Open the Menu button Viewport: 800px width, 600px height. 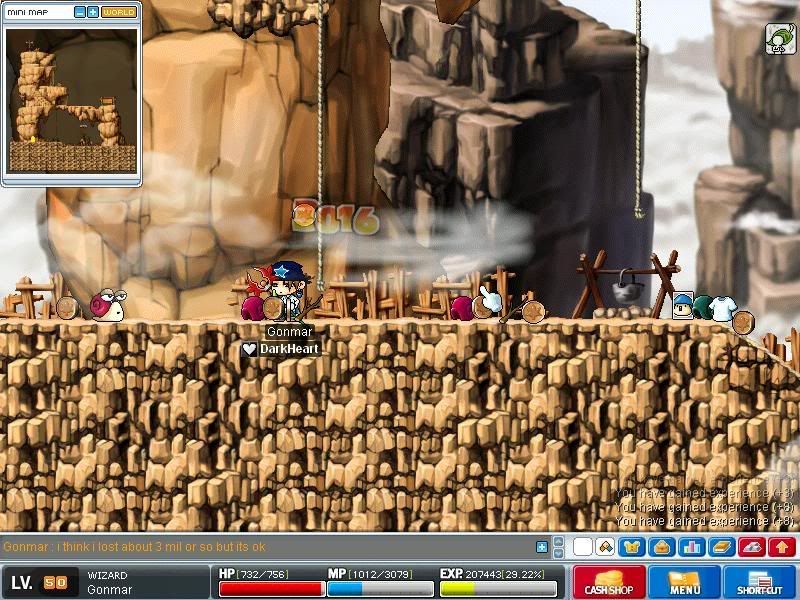click(x=685, y=581)
